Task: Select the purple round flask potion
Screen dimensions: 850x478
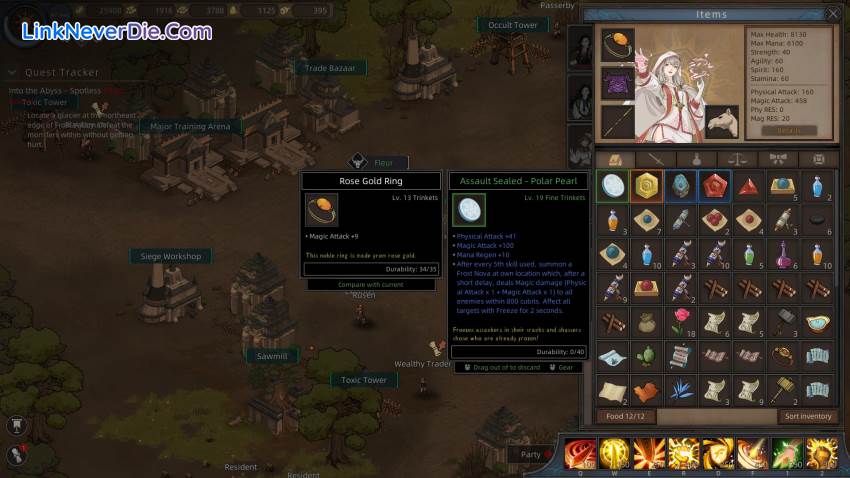Action: (783, 254)
